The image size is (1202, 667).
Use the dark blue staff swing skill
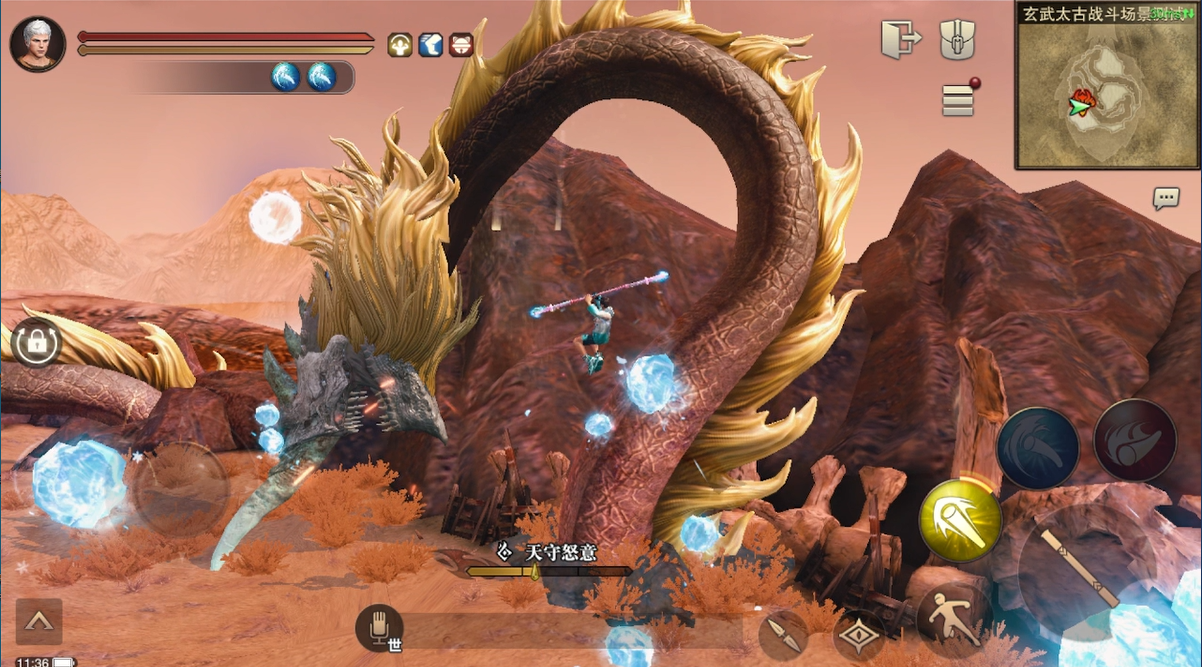click(x=1038, y=447)
